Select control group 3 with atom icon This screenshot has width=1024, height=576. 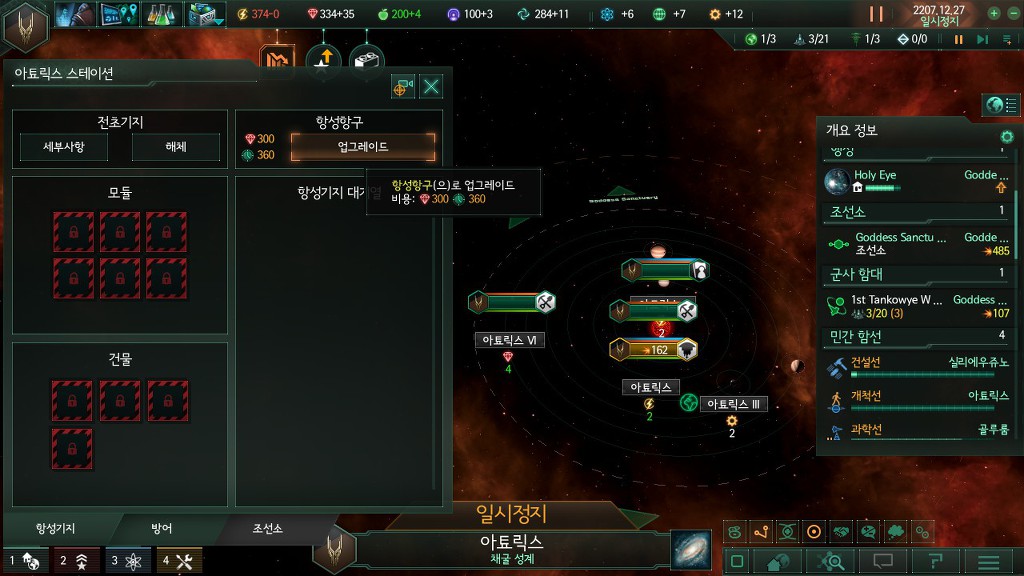127,561
